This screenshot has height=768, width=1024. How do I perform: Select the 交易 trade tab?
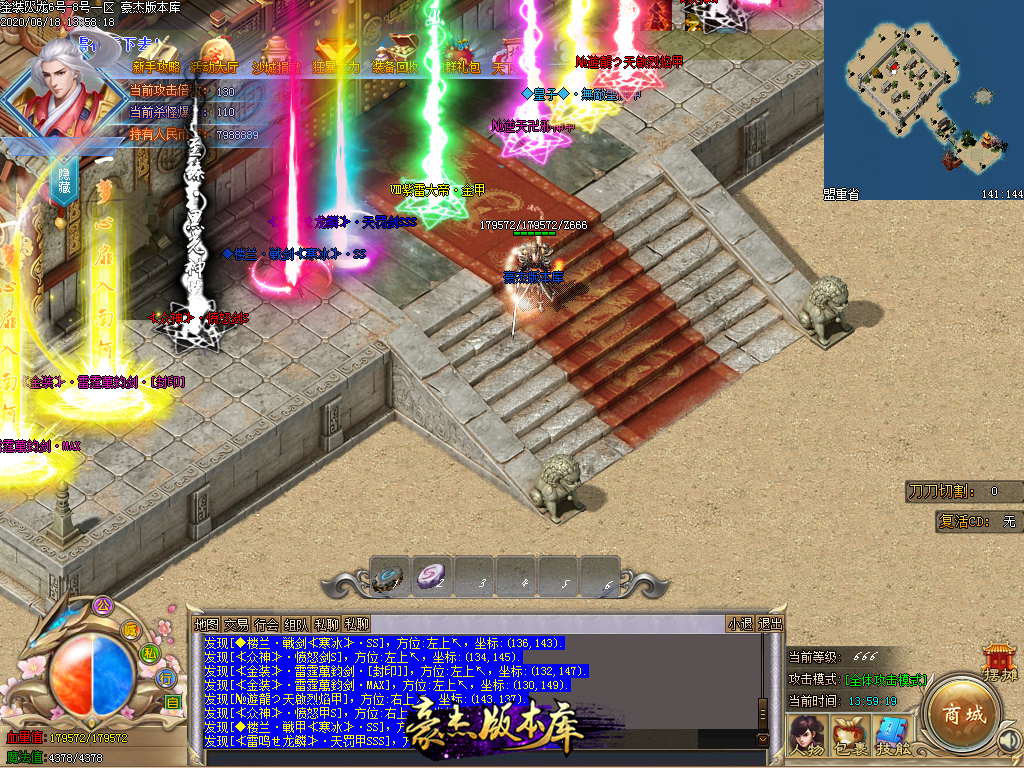(x=236, y=624)
